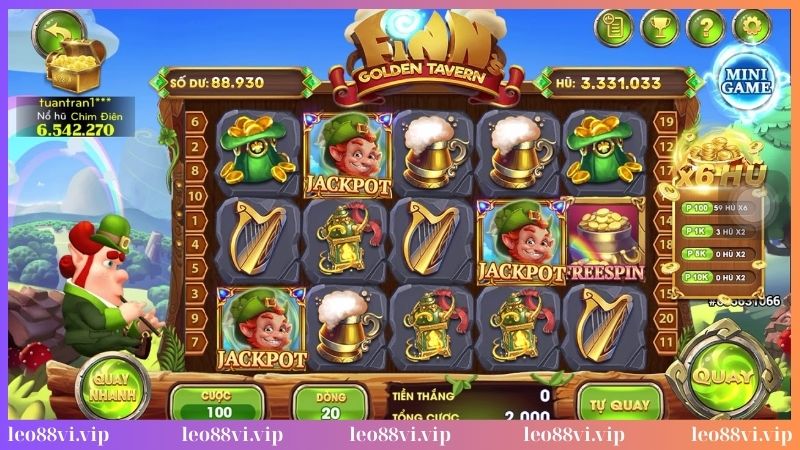The height and width of the screenshot is (450, 800).
Task: View the history log clipboard icon
Action: 614,27
